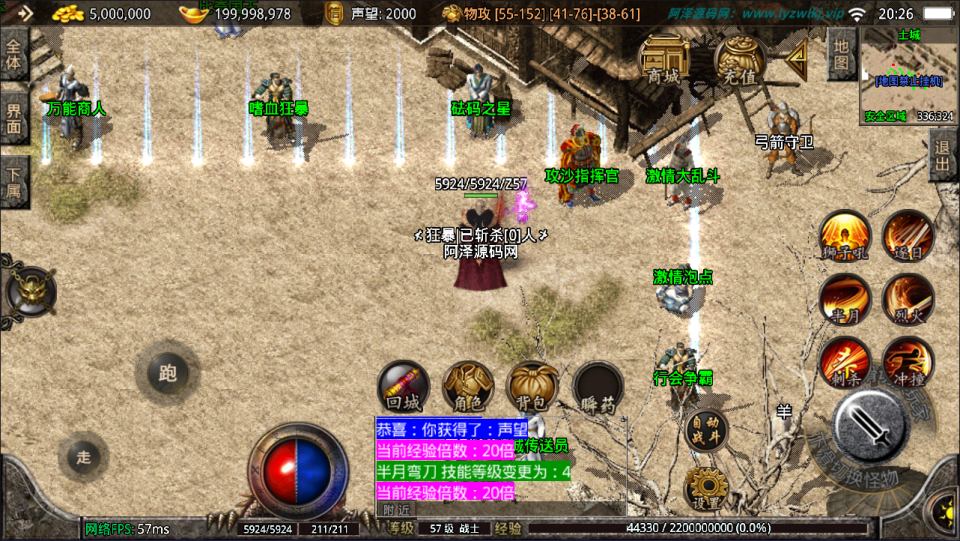
Task: Open the 背包 bag inventory
Action: (532, 388)
